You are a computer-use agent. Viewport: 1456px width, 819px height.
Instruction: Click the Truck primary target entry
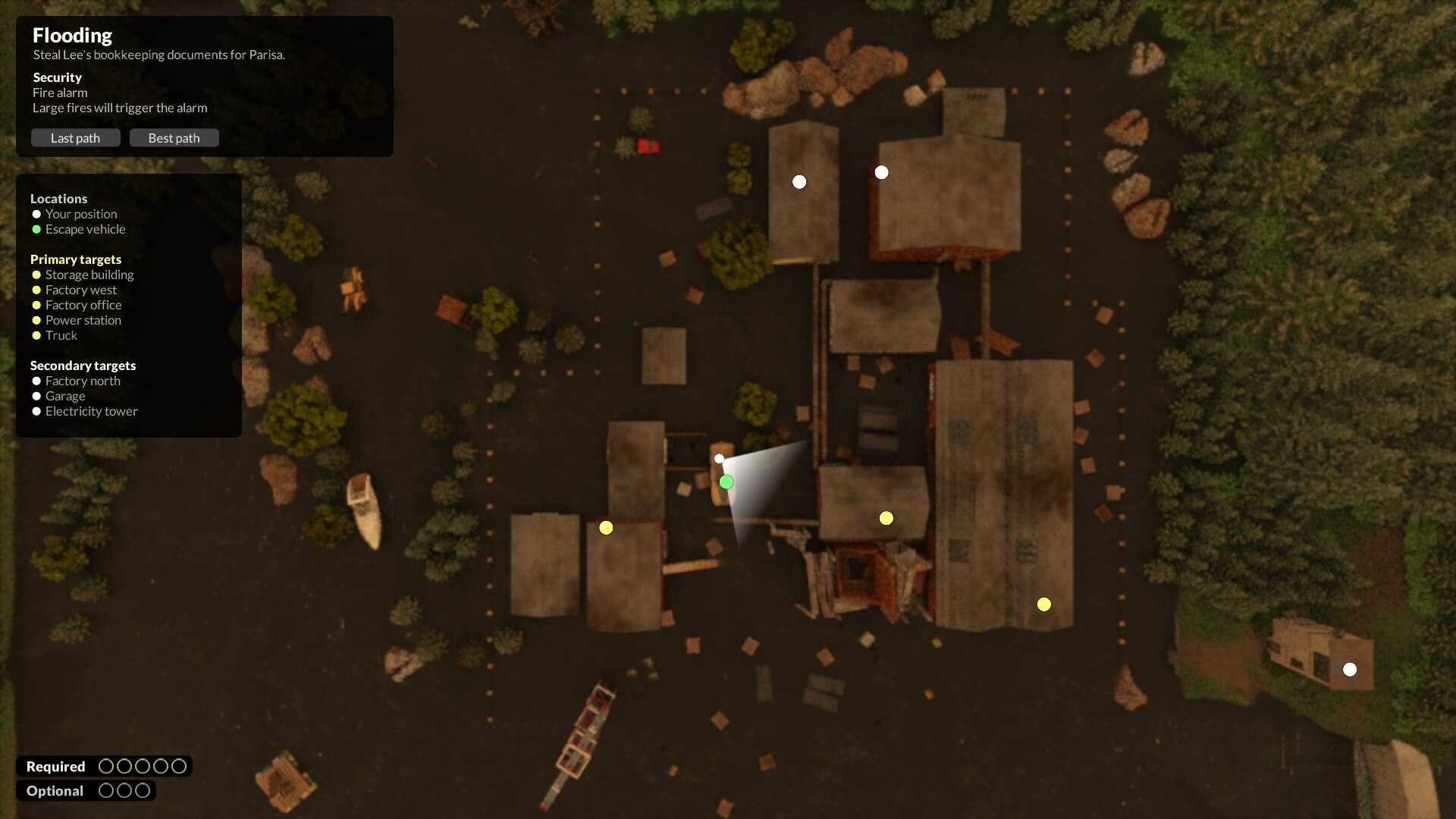pyautogui.click(x=61, y=335)
